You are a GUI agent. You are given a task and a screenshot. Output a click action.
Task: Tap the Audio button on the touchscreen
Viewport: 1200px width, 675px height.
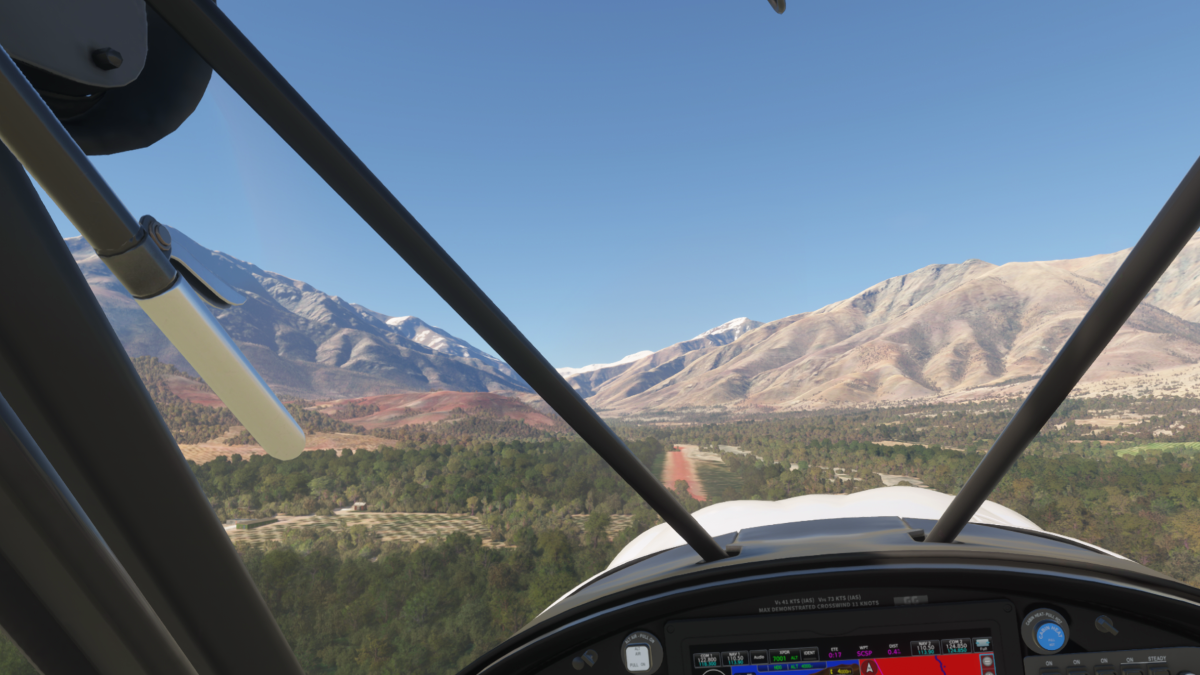(x=759, y=657)
